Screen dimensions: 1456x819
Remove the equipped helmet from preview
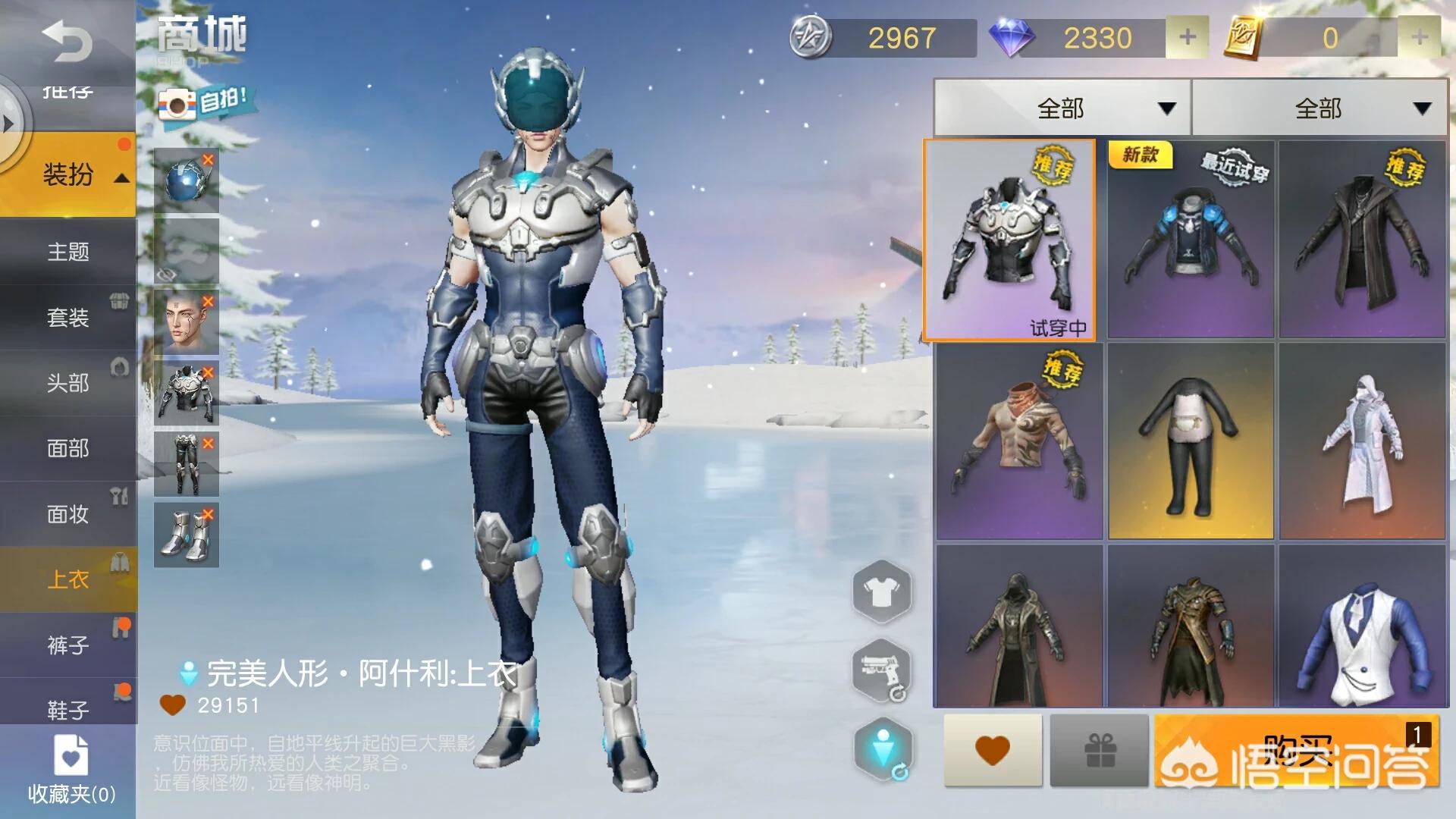coord(208,160)
